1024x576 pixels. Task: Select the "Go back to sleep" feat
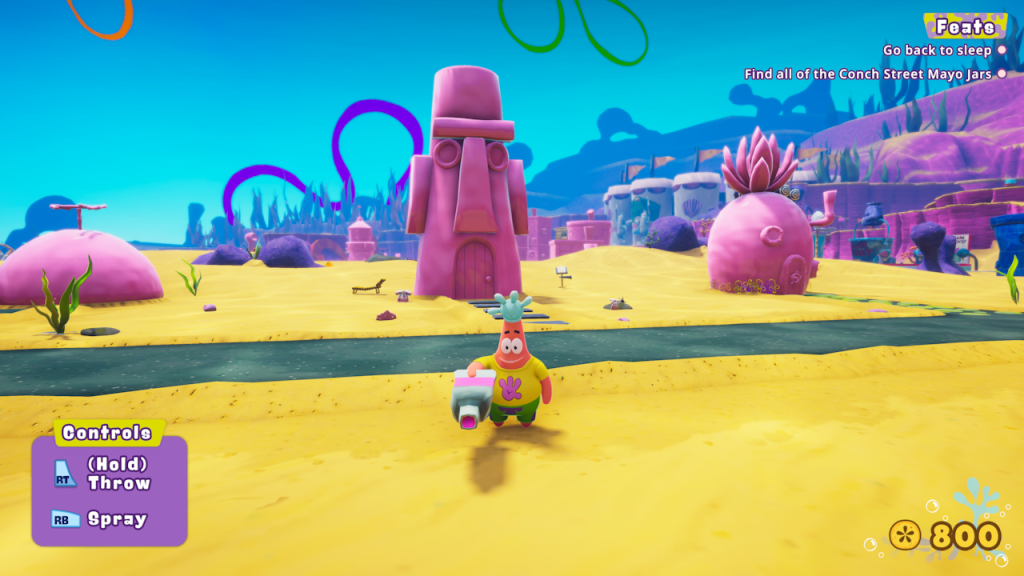(937, 50)
